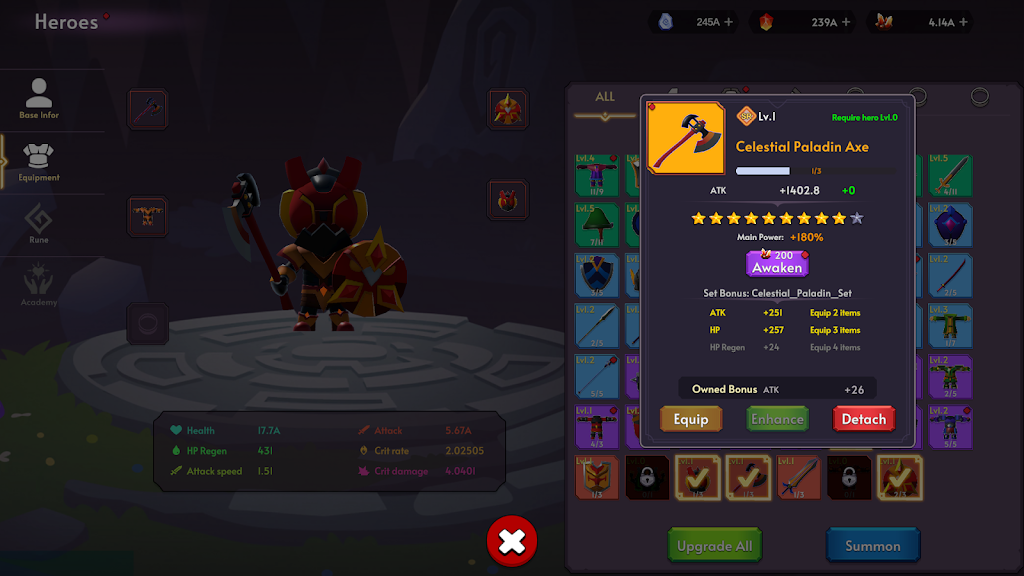Screen dimensions: 1024x576
Task: Select the hero's equipped helmet slot
Action: coord(508,109)
